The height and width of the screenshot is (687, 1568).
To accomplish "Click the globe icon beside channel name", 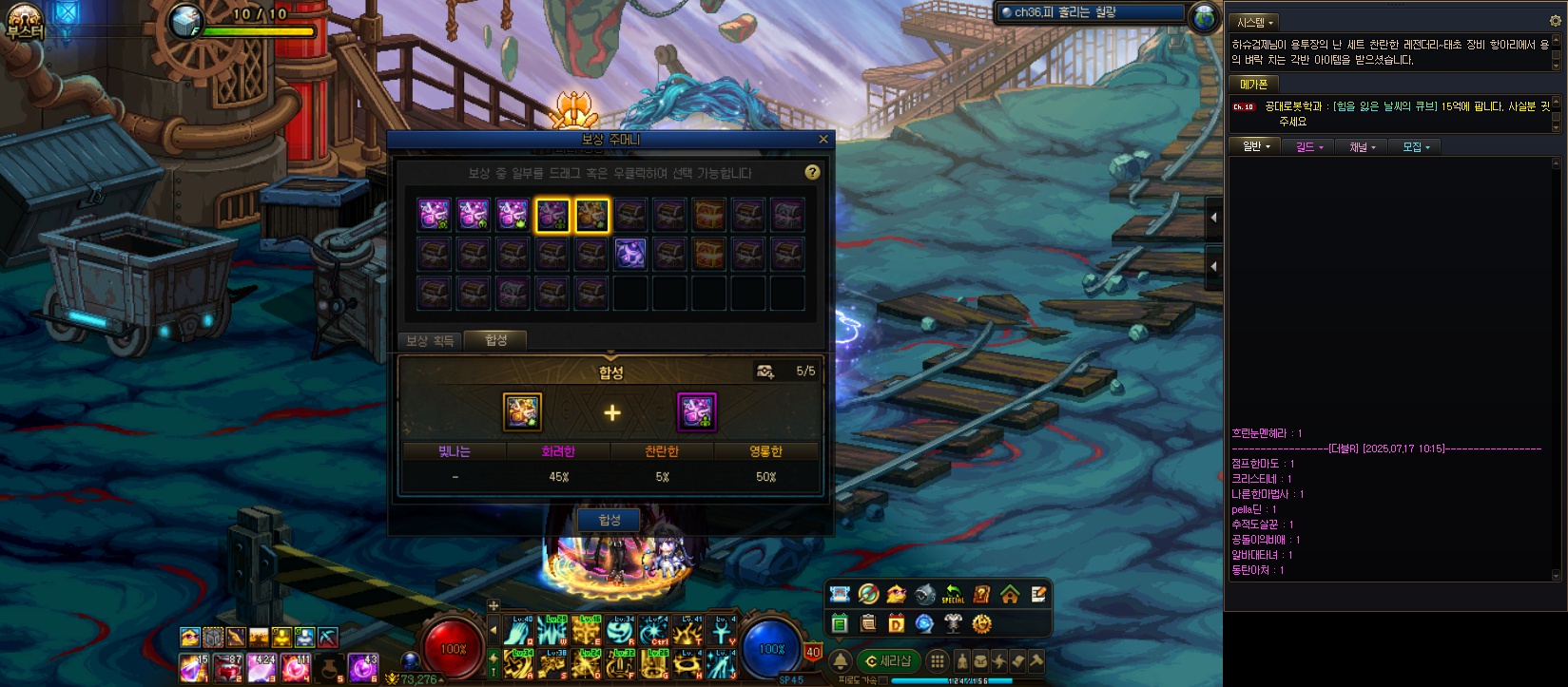I will point(1205,15).
